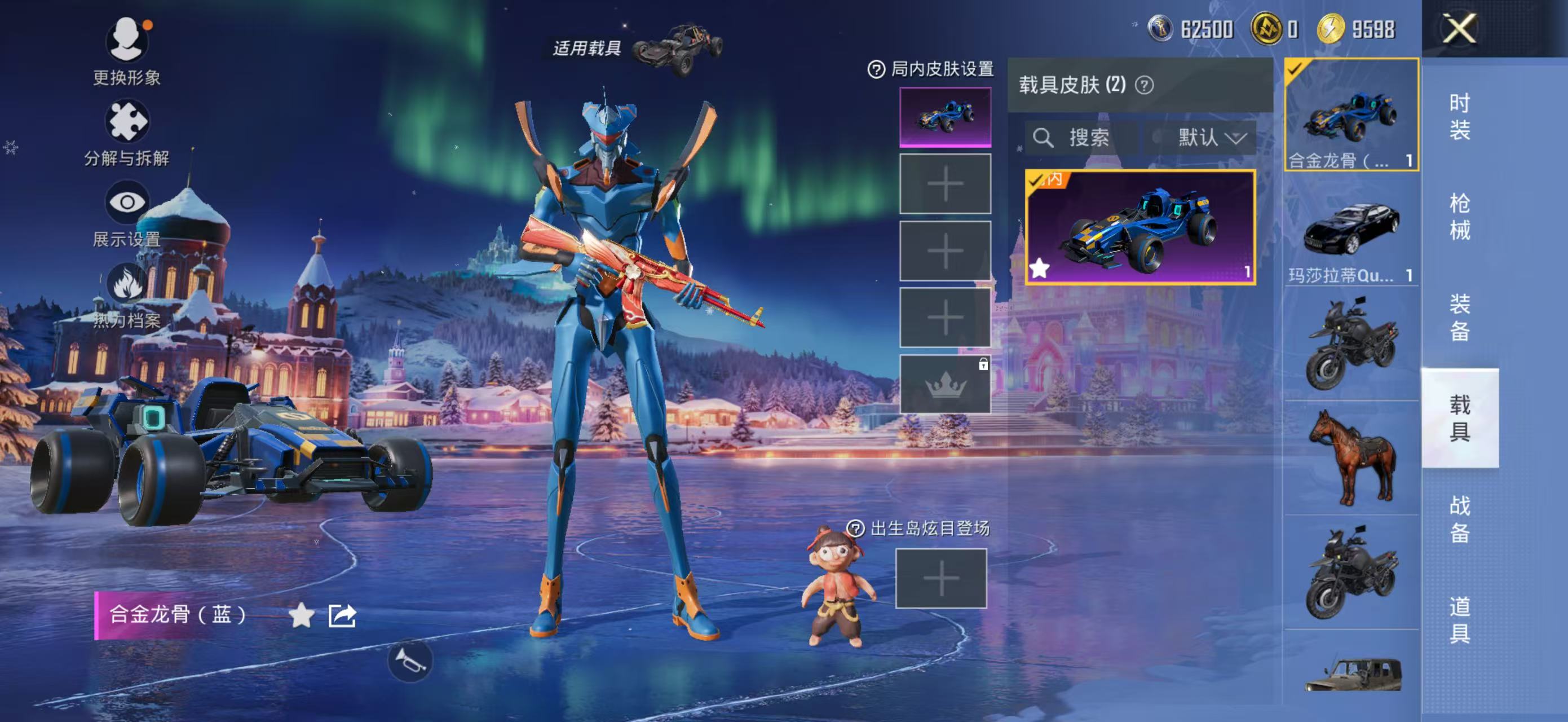
Task: Click the horn icon button
Action: tap(410, 661)
